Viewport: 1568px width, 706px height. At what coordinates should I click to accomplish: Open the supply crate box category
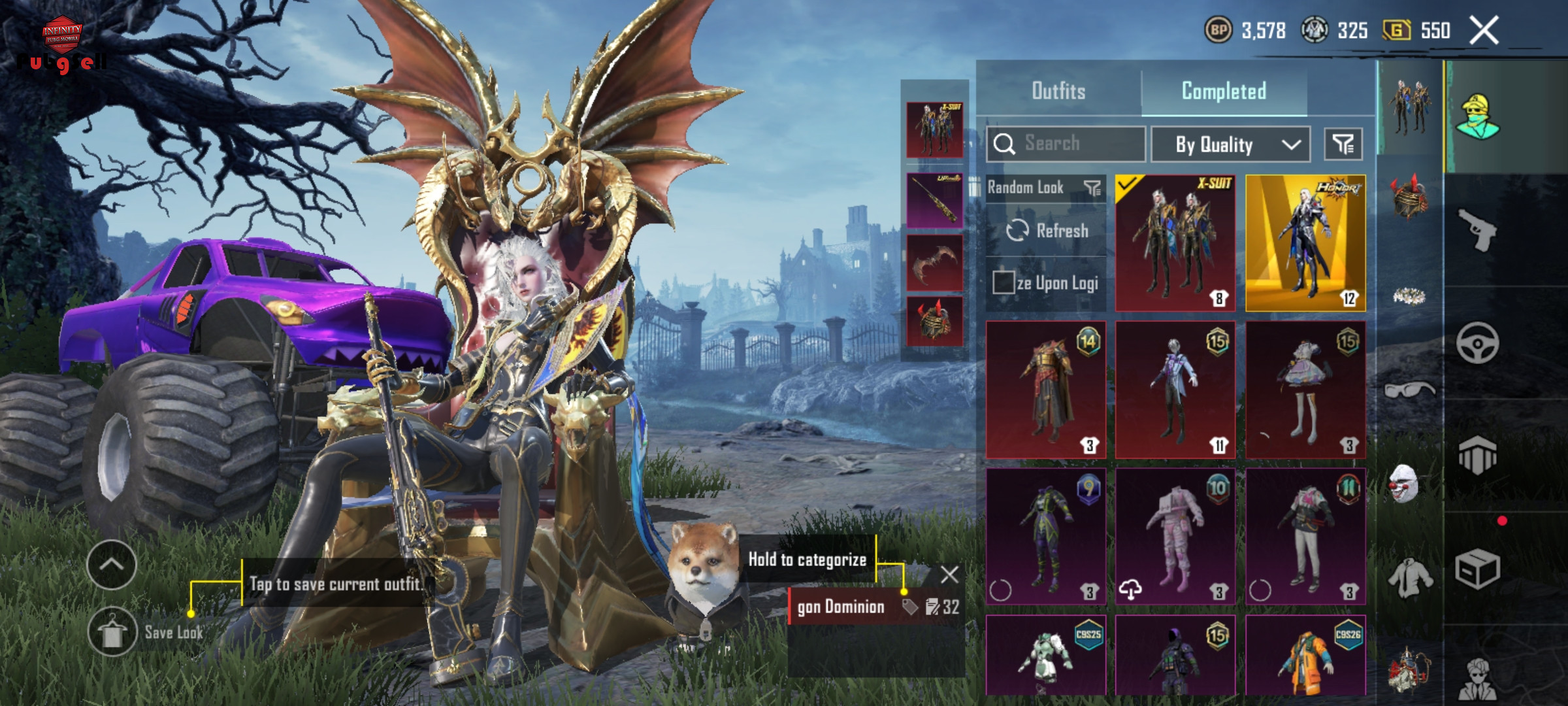pos(1477,569)
